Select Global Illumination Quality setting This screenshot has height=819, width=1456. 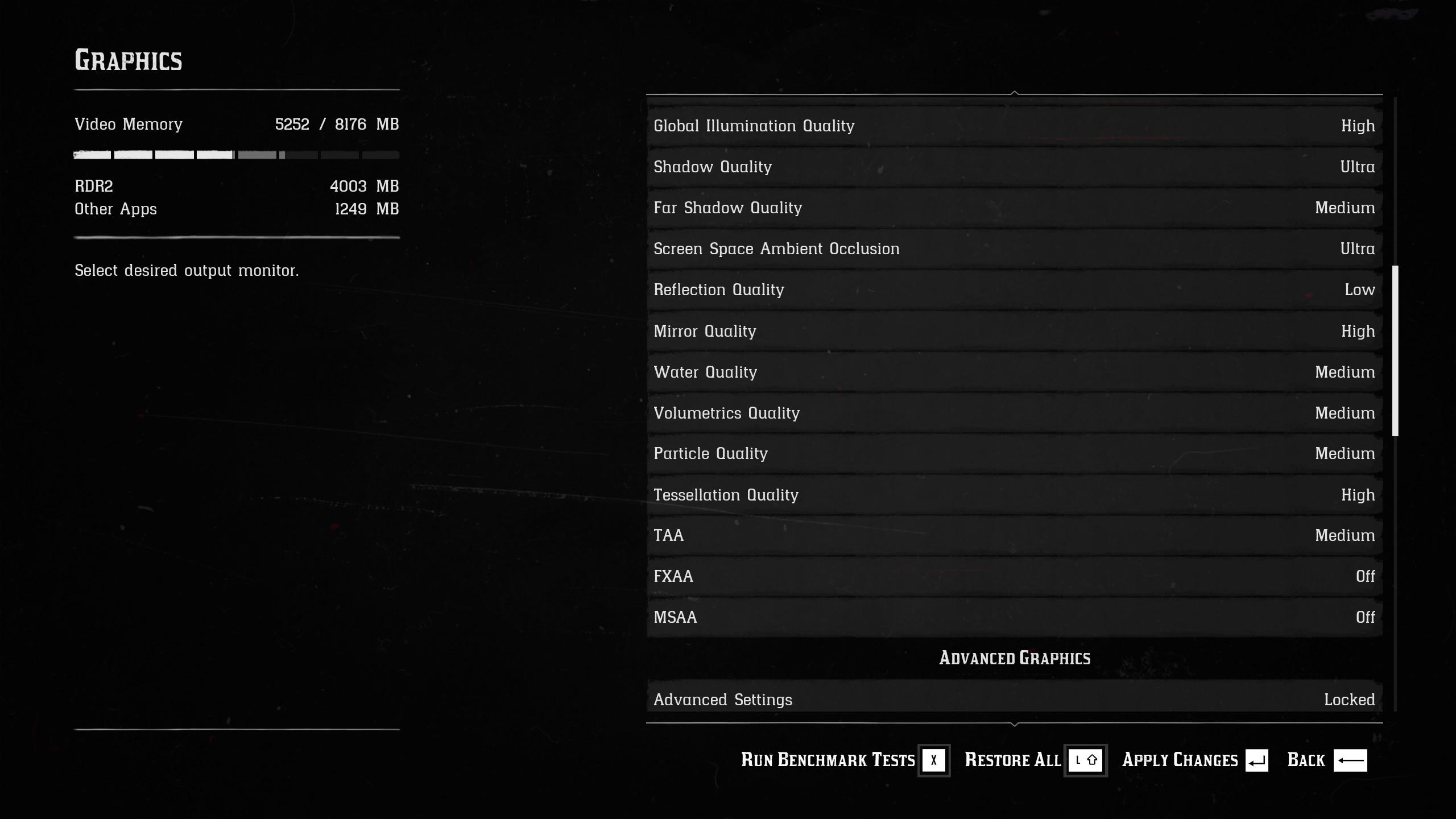pyautogui.click(x=1014, y=126)
